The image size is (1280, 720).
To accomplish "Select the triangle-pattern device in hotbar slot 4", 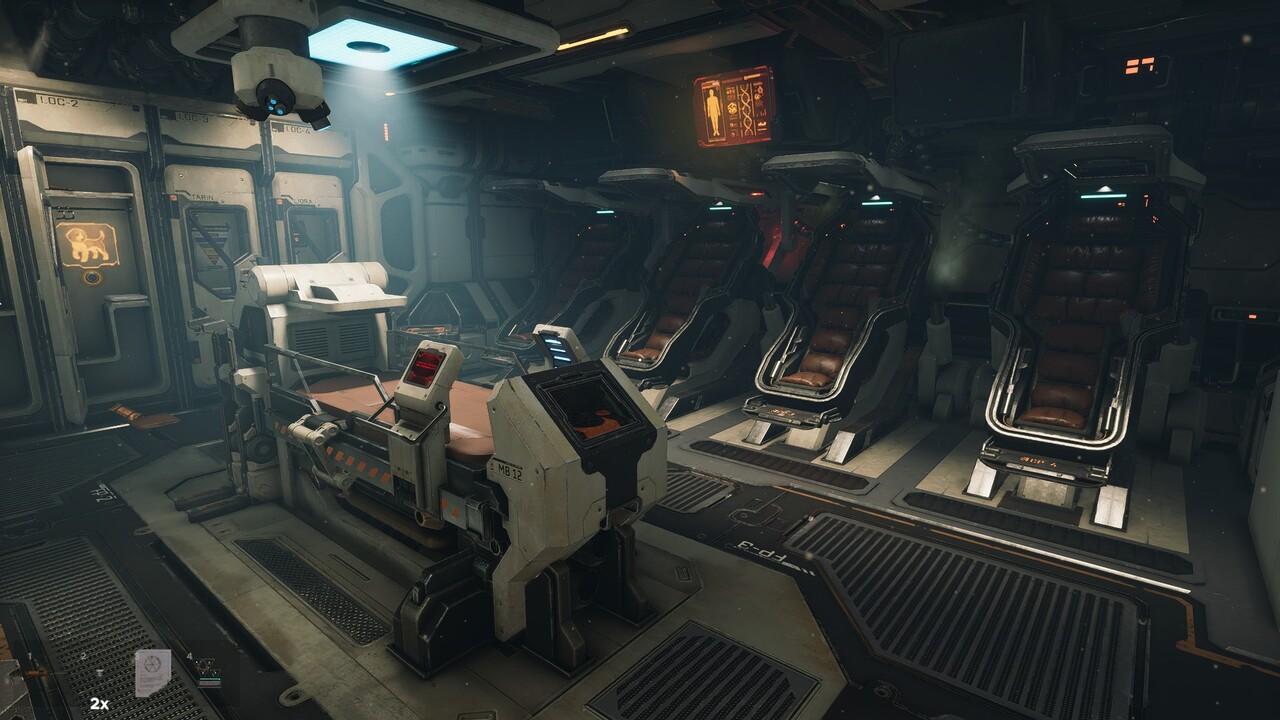I will coord(207,667).
